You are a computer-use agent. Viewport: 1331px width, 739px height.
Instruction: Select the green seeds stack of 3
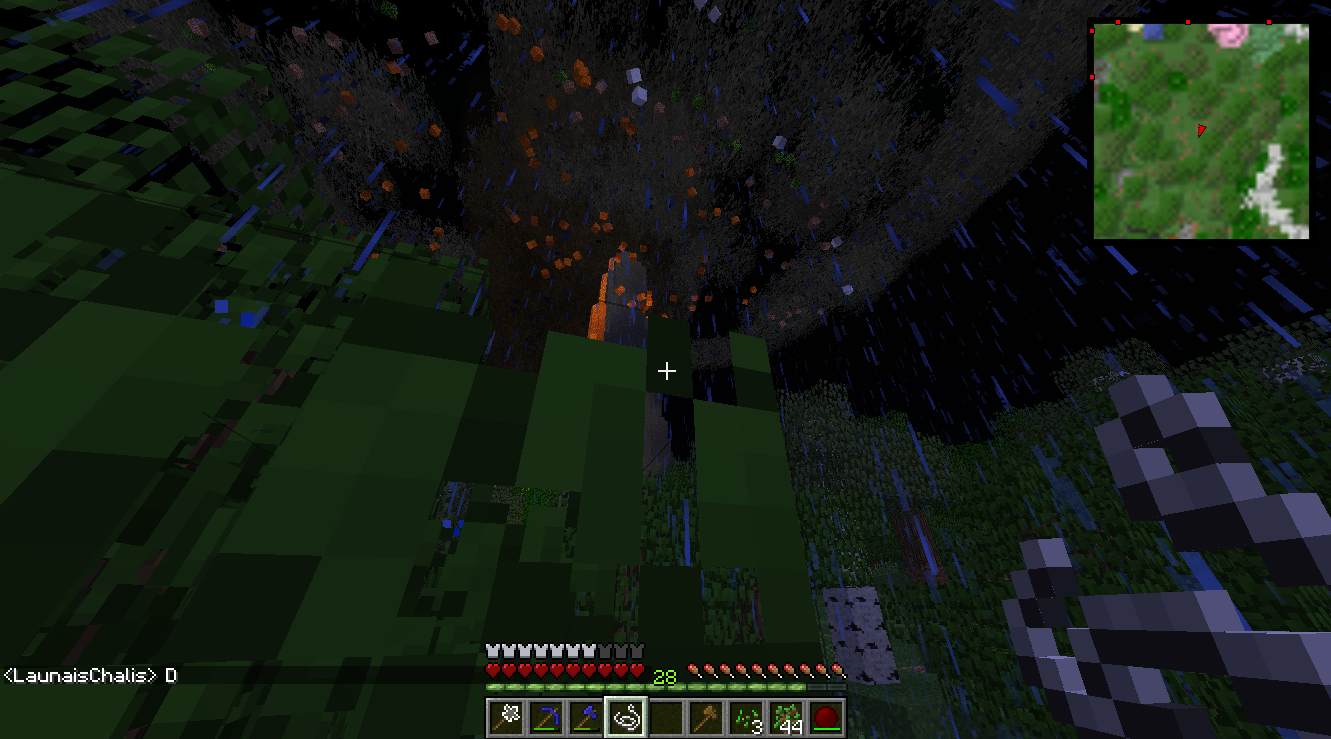pyautogui.click(x=747, y=717)
